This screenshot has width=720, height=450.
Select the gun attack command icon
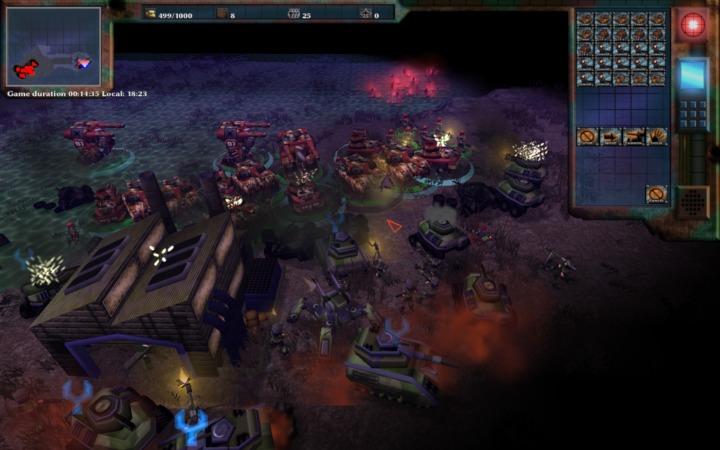(x=633, y=136)
